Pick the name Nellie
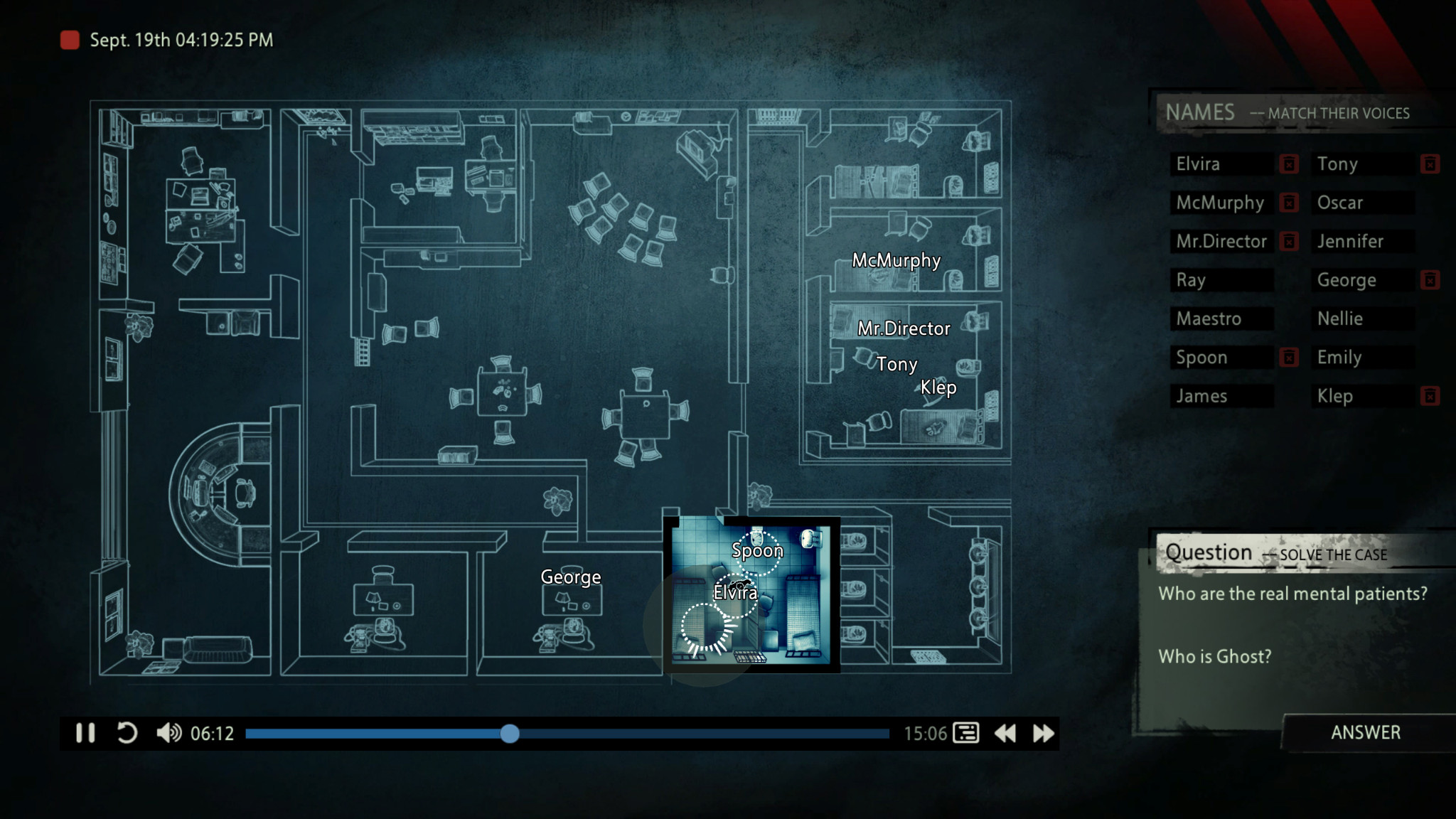 (1362, 318)
